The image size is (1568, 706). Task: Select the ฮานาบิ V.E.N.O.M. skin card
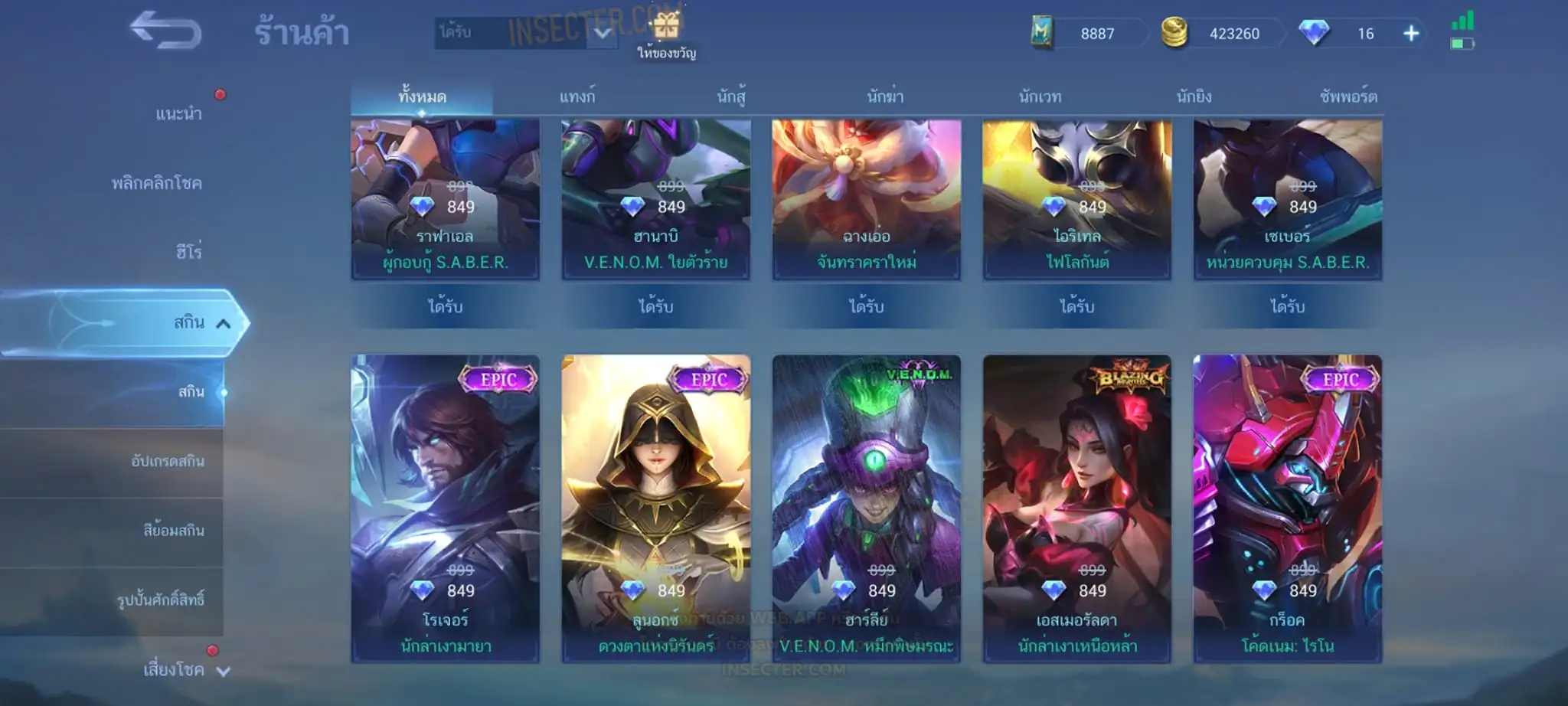(x=655, y=199)
